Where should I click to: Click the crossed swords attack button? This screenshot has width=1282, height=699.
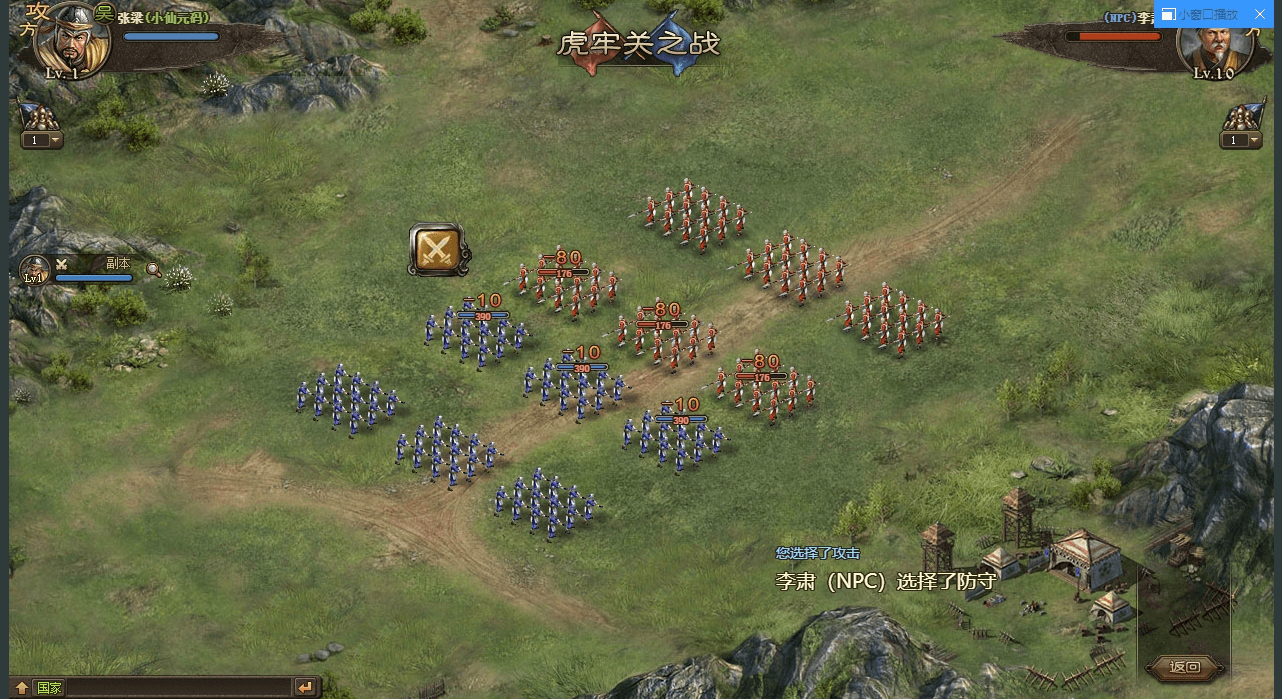pyautogui.click(x=436, y=249)
